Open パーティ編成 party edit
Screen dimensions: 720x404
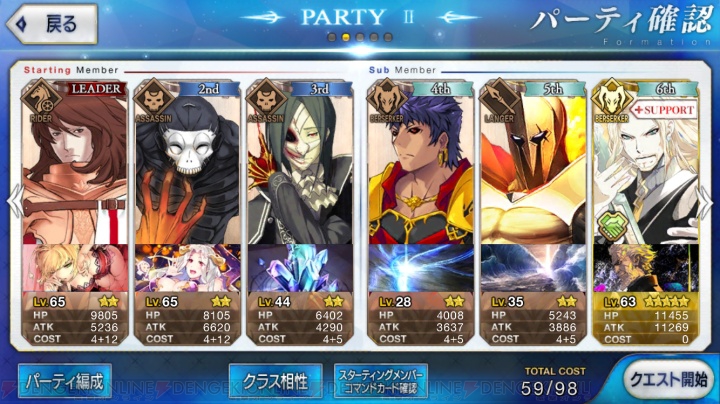click(x=64, y=381)
